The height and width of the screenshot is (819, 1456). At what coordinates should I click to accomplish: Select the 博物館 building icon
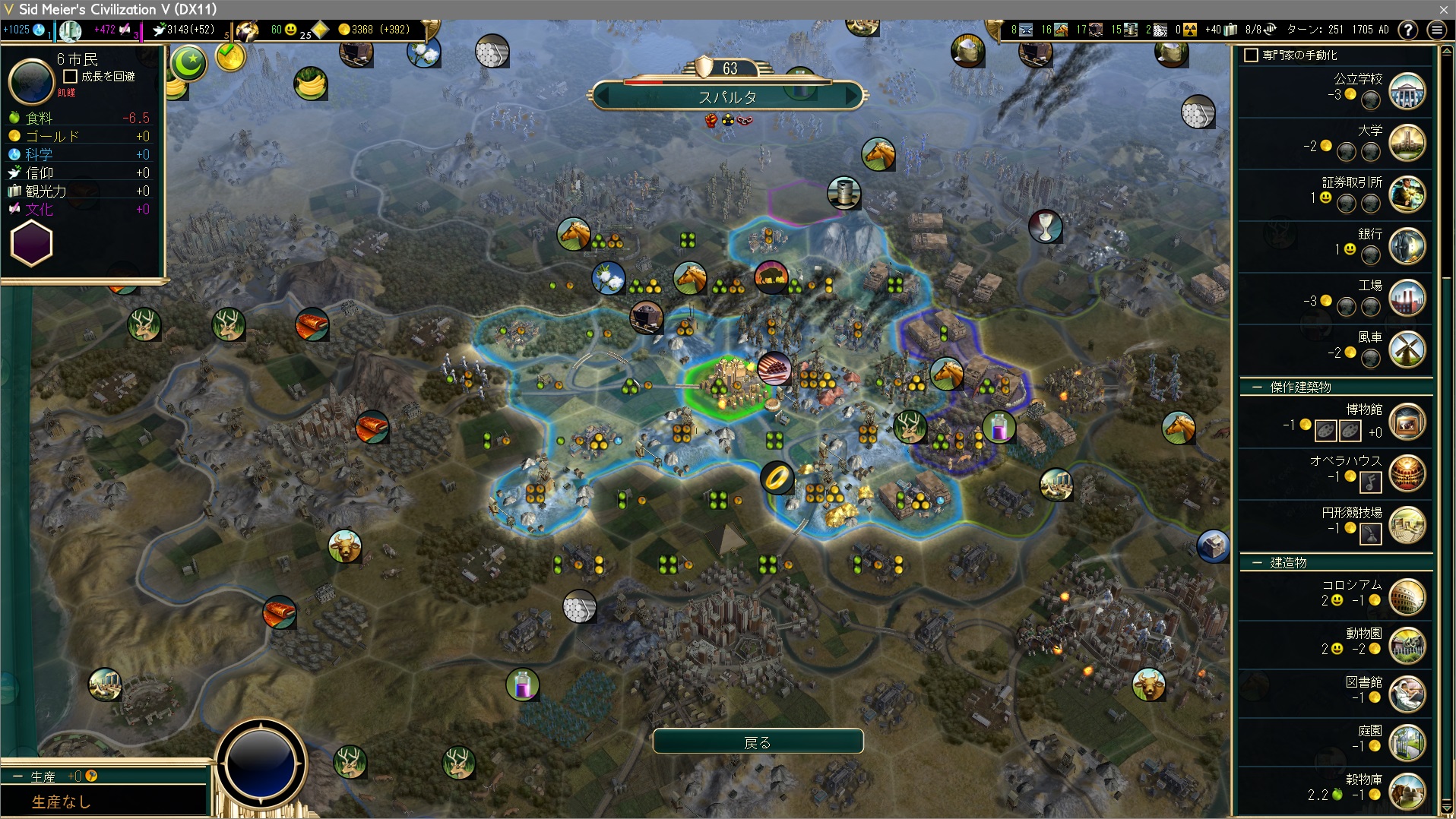pos(1407,422)
